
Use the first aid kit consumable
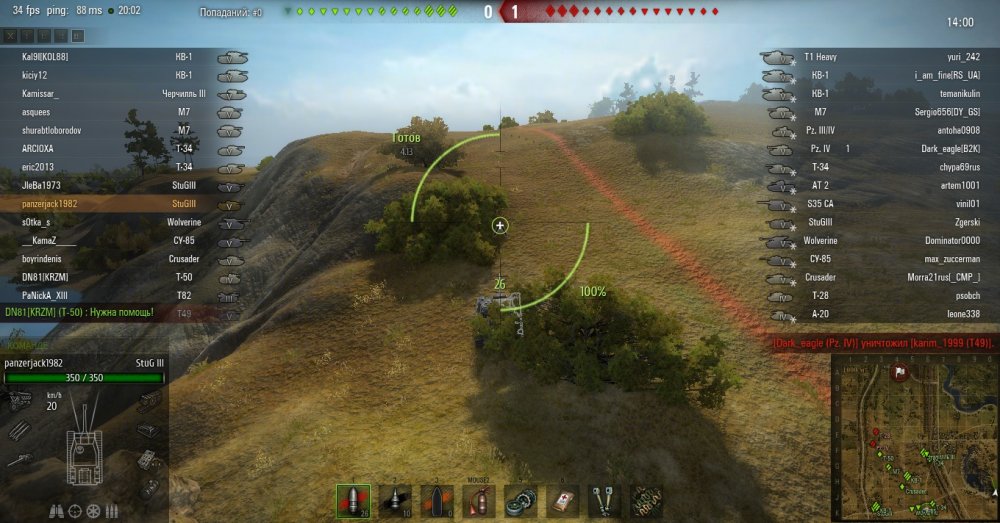point(562,501)
